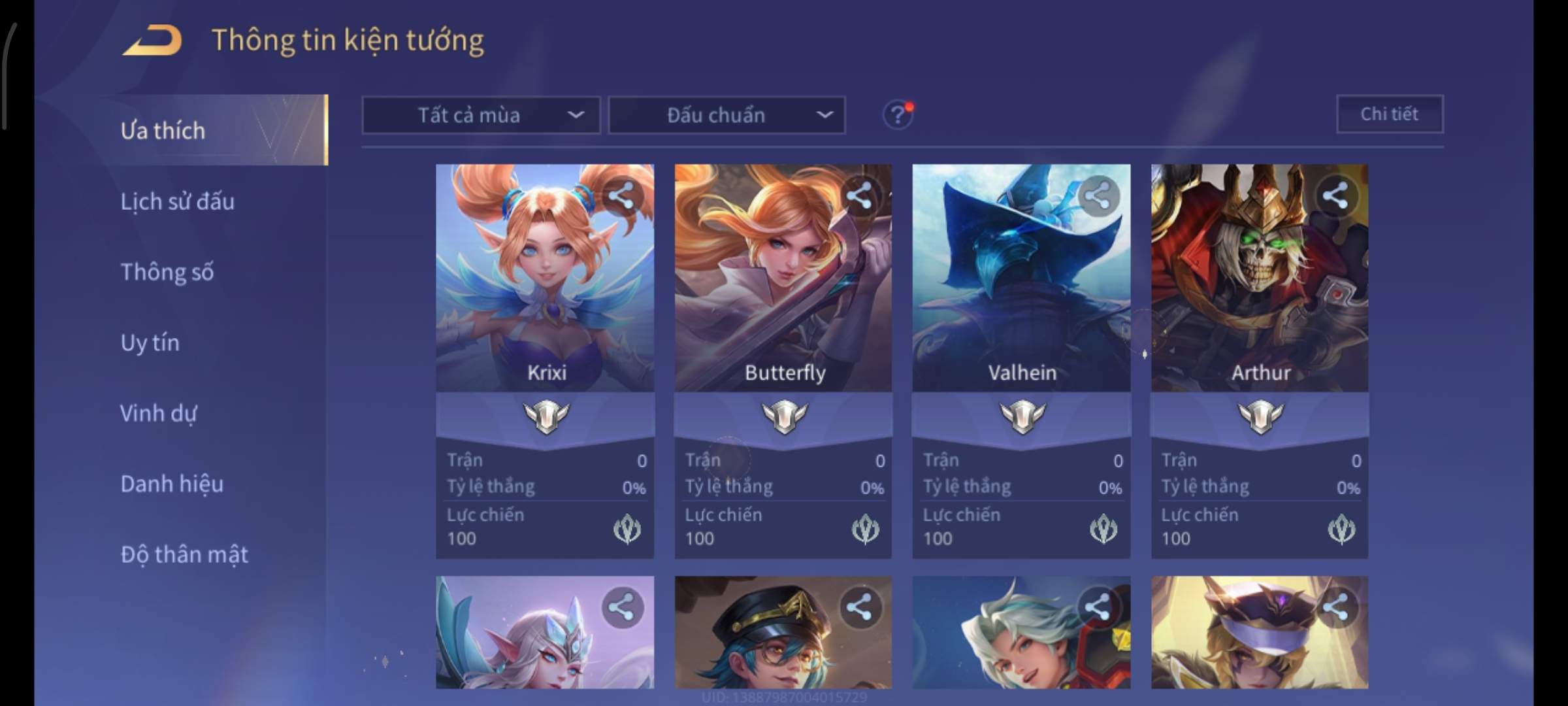This screenshot has width=1568, height=706.
Task: Switch to the Ưa thích tab
Action: pyautogui.click(x=163, y=131)
